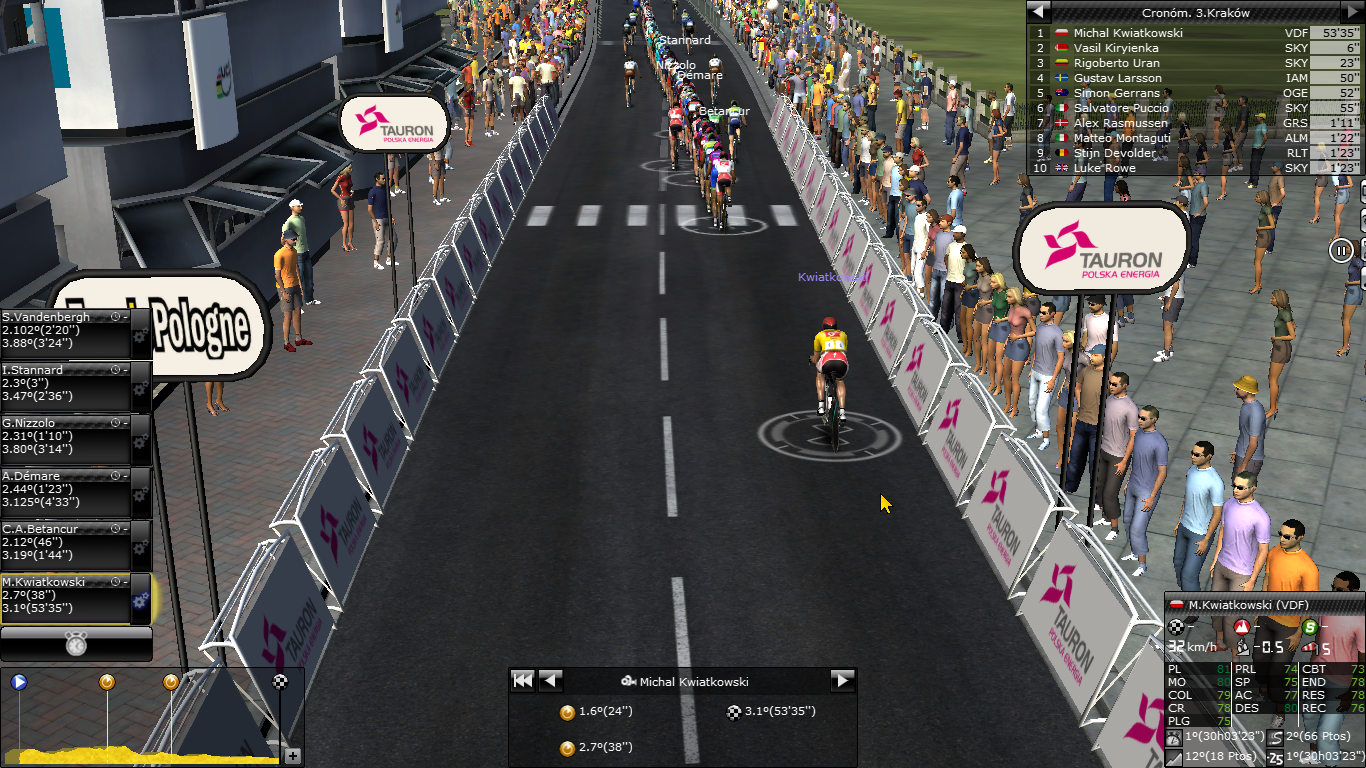
Task: Switch camera to previous rider
Action: point(550,681)
